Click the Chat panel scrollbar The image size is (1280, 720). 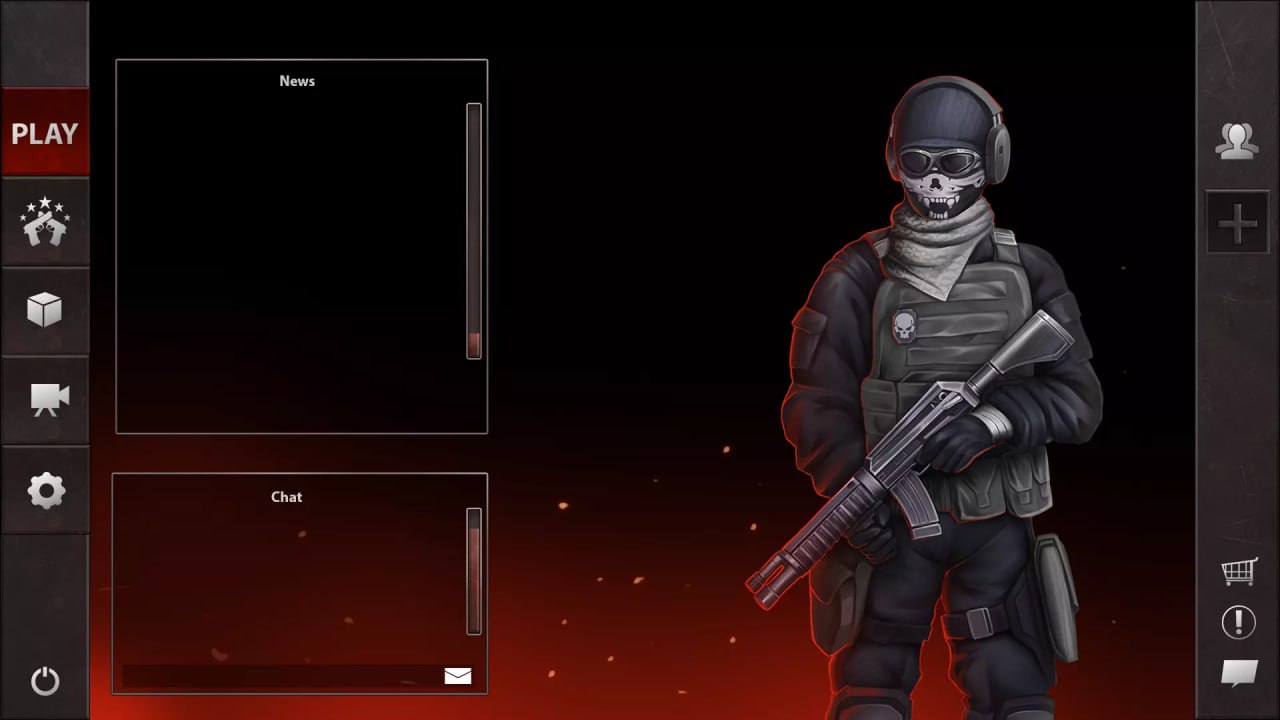[472, 570]
